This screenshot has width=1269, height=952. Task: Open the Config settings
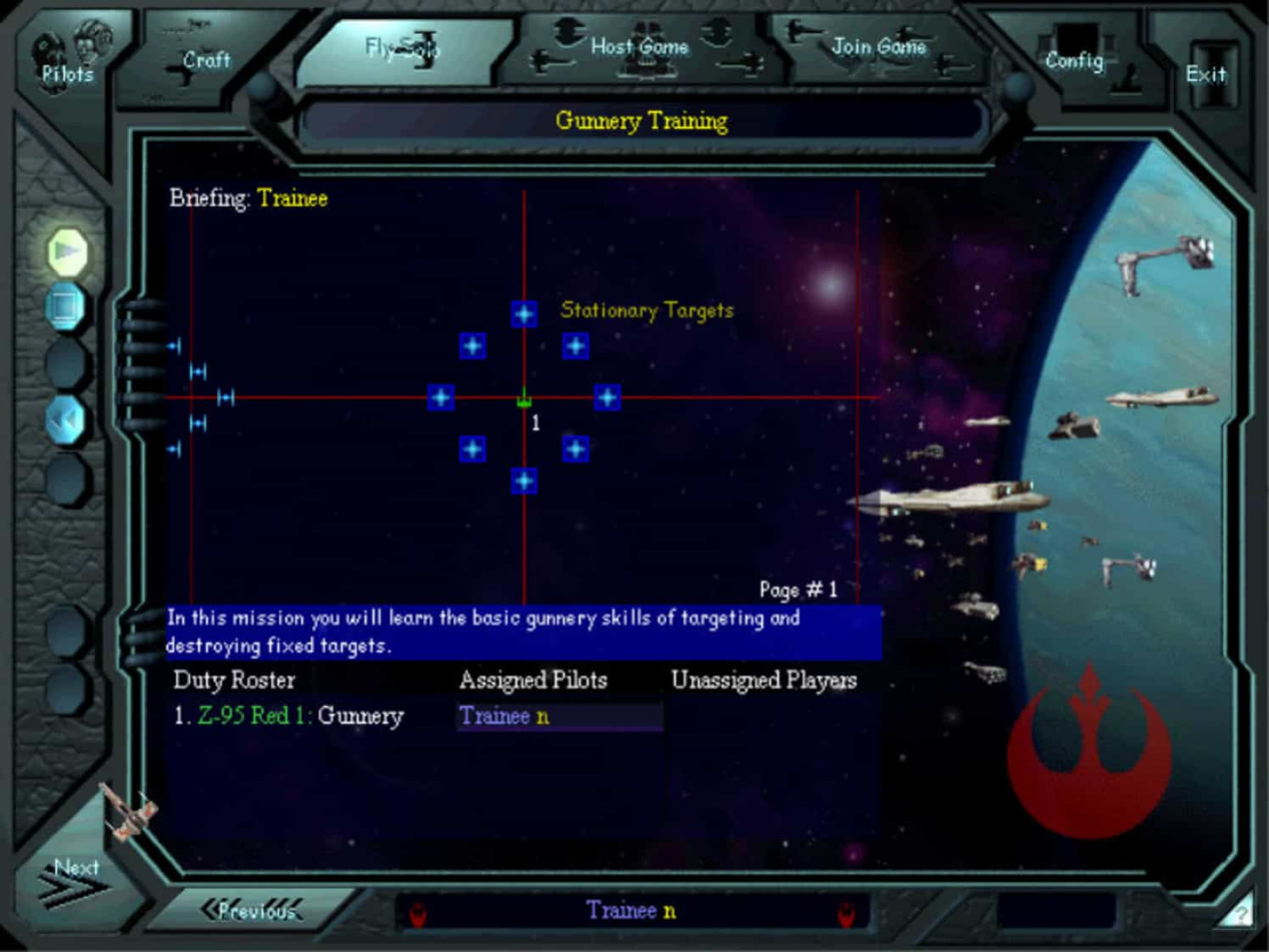tap(1074, 60)
